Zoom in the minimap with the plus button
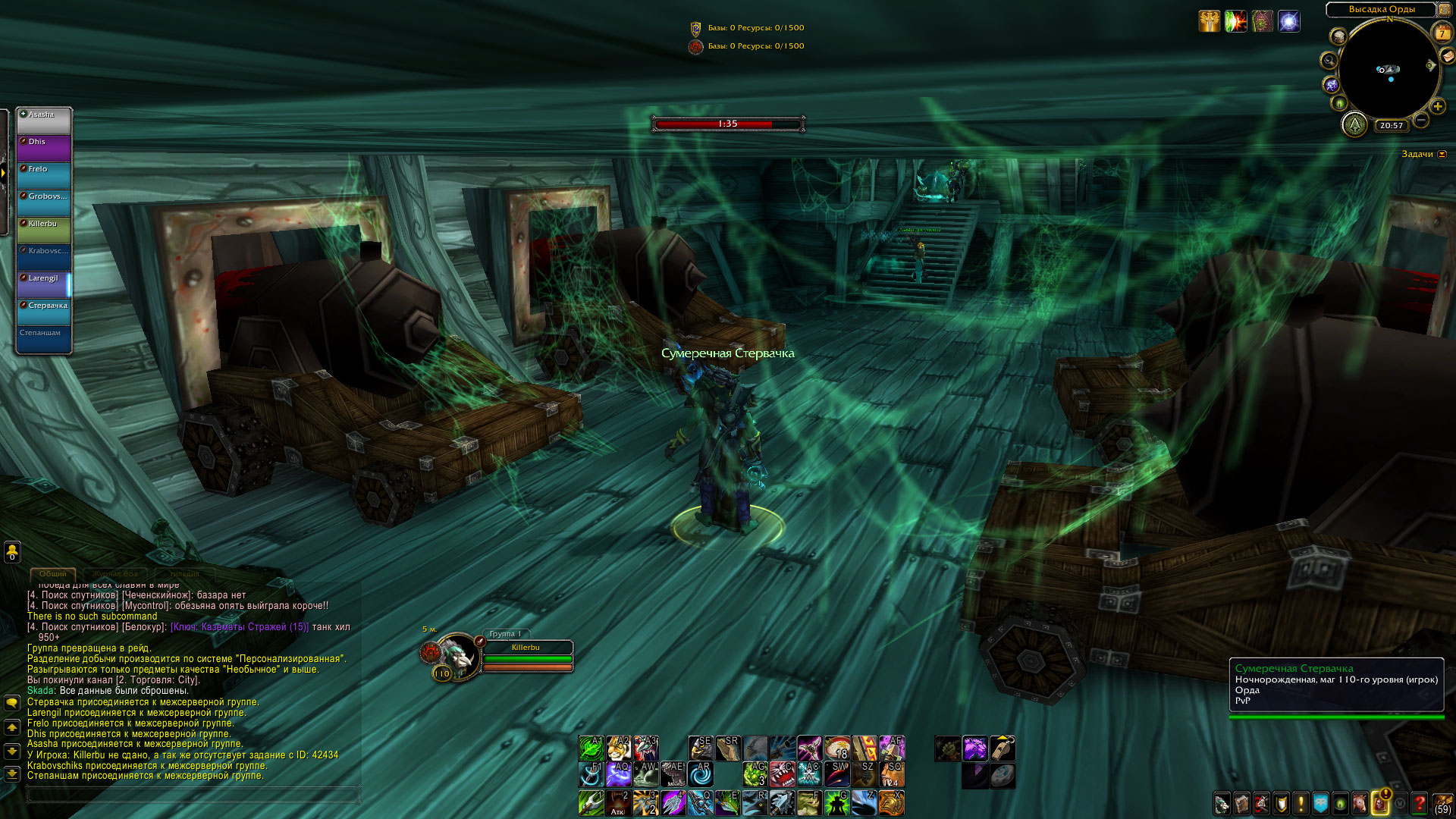1456x819 pixels. (x=1438, y=107)
